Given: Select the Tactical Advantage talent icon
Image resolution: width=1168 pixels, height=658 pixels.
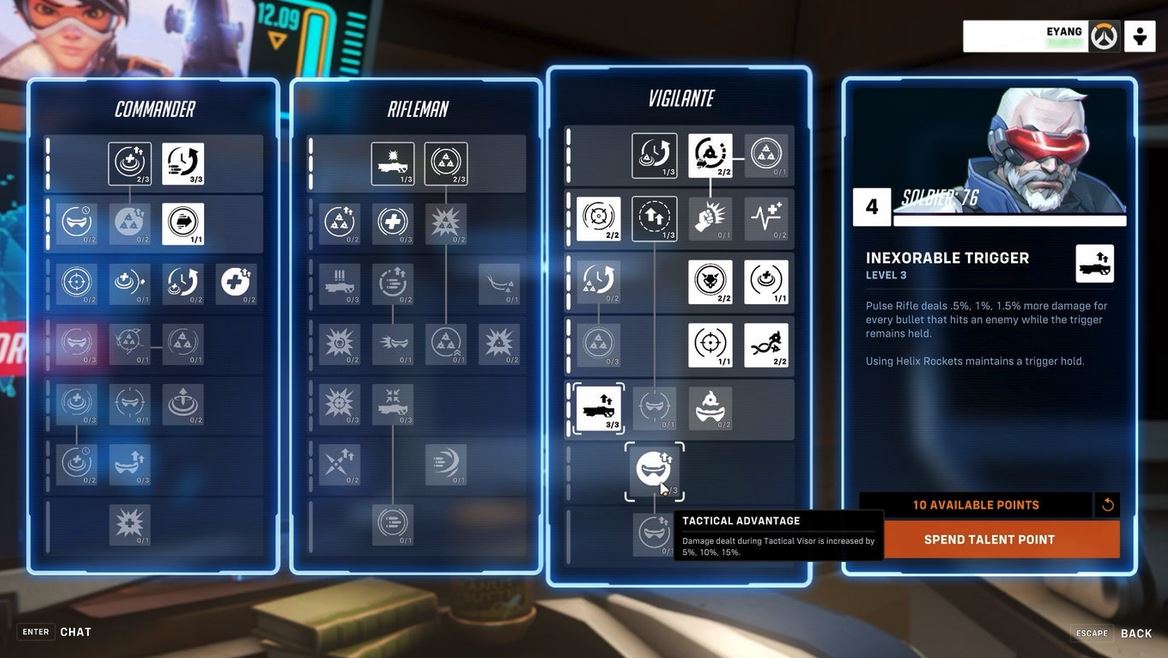Looking at the screenshot, I should [x=654, y=470].
